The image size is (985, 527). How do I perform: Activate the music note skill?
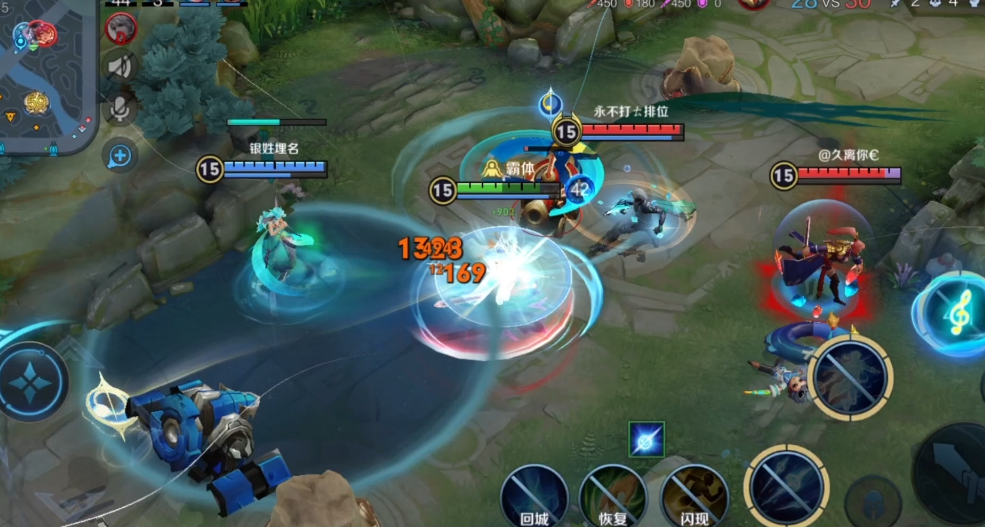pos(955,315)
